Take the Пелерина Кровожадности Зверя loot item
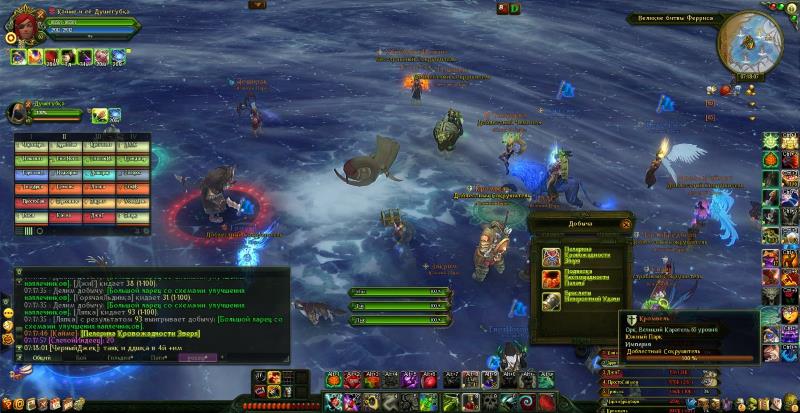This screenshot has width=800, height=413. tap(551, 255)
